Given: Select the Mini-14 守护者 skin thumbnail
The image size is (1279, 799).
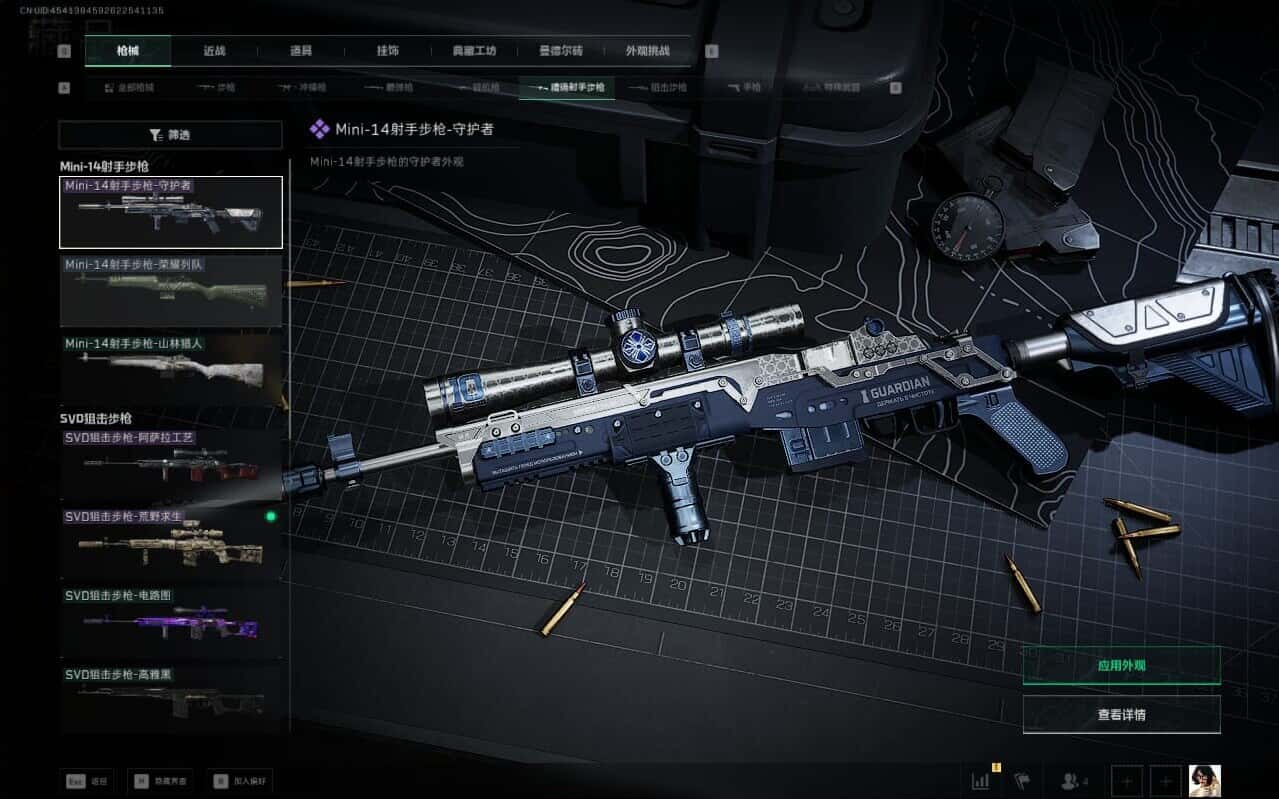Looking at the screenshot, I should pos(171,212).
